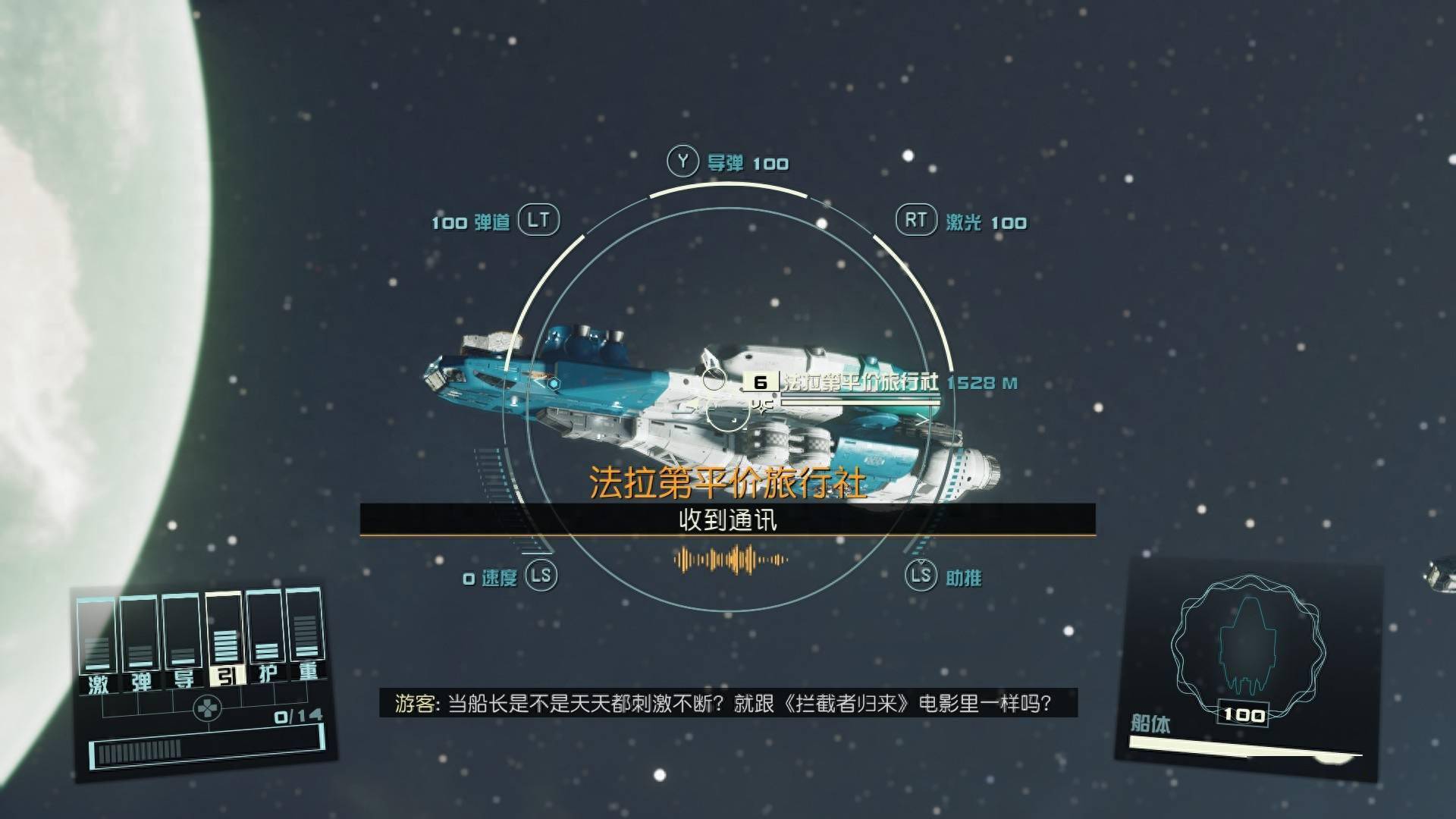Select the 护 shield power column
The width and height of the screenshot is (1456, 819).
coord(266,637)
